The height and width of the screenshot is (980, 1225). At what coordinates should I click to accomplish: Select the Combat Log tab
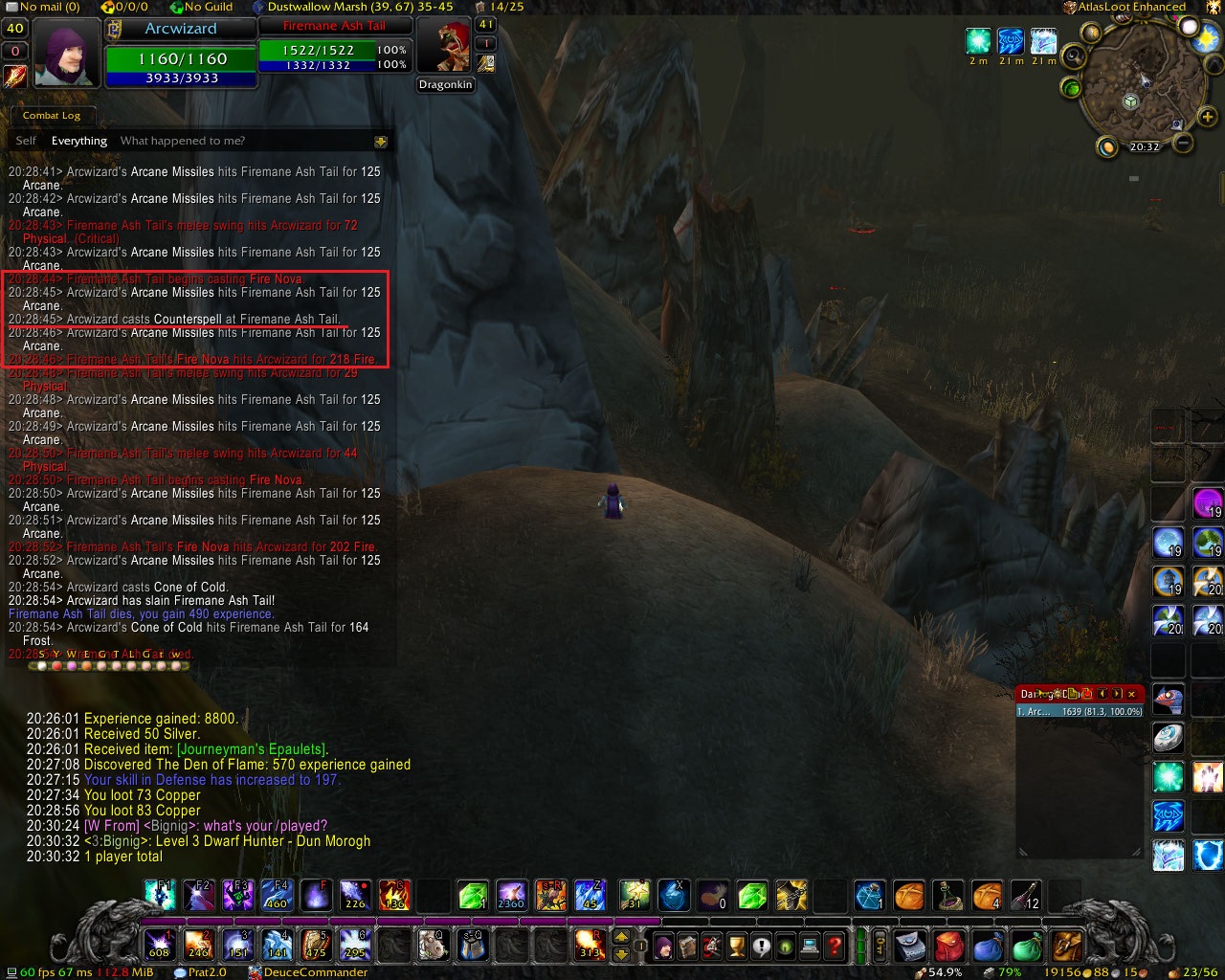click(52, 116)
